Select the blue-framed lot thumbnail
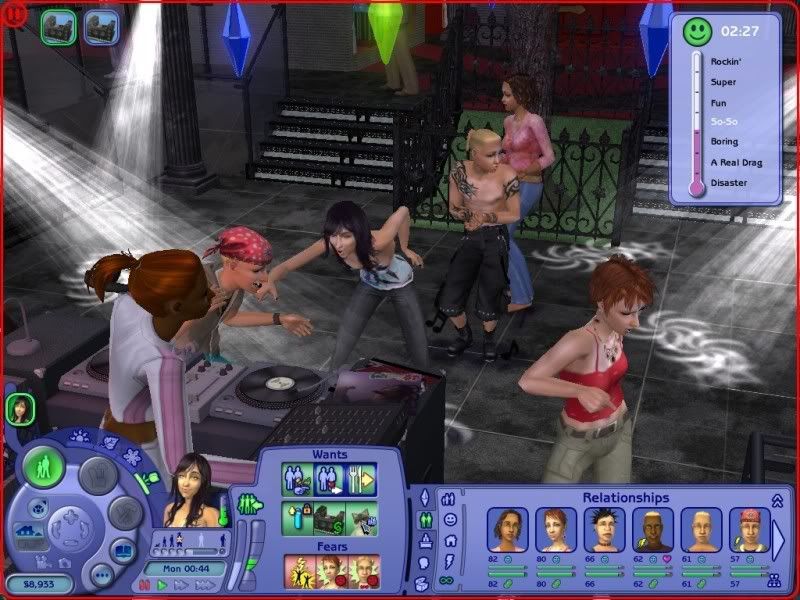The image size is (800, 600). (x=100, y=28)
